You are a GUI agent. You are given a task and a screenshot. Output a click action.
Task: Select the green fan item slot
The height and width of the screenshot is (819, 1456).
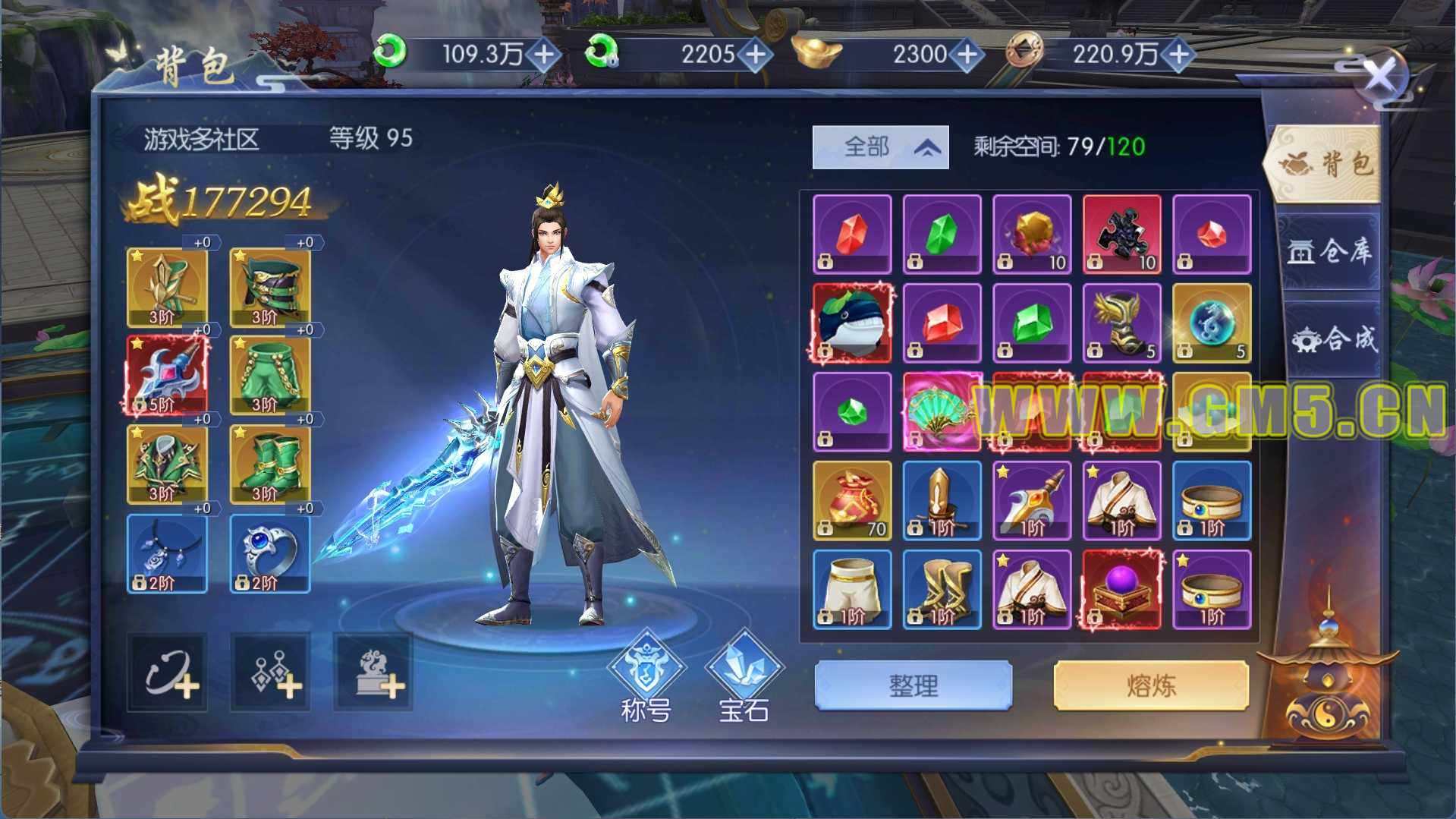[x=942, y=411]
